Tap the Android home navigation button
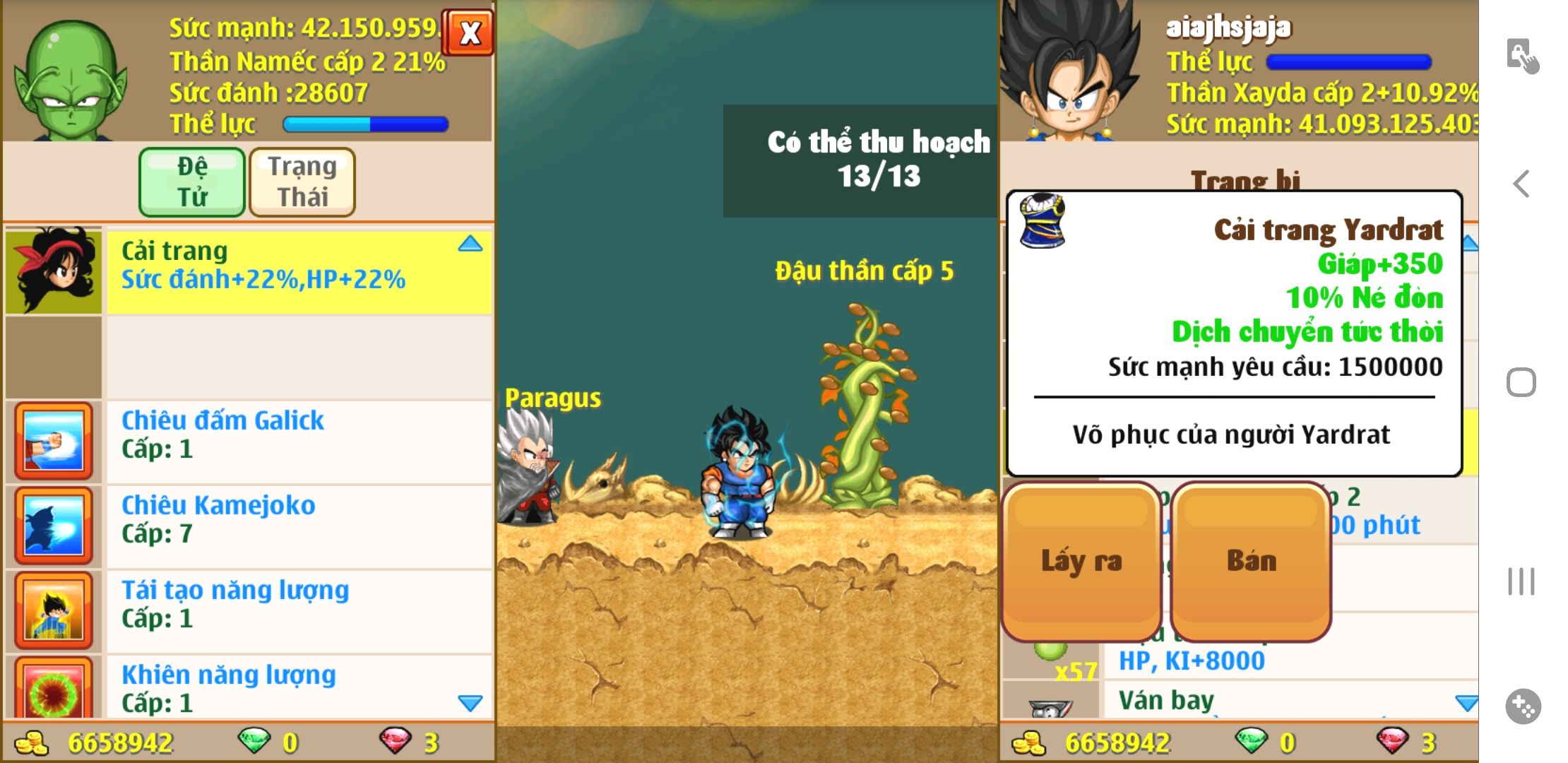 click(x=1521, y=383)
